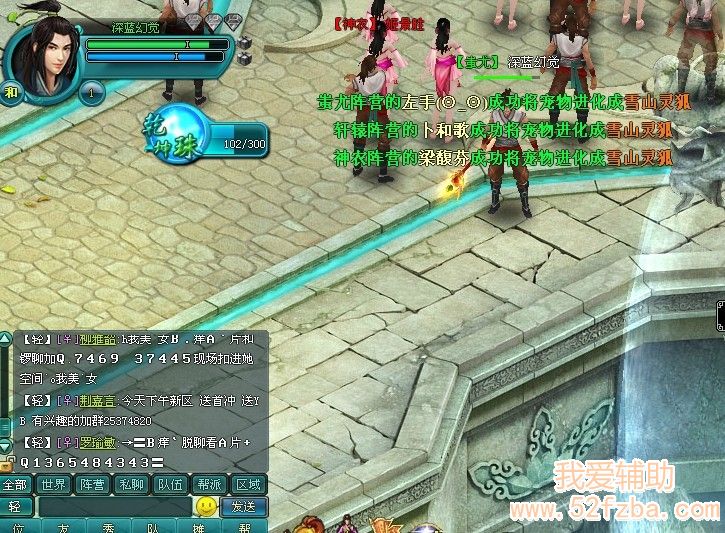
Task: Switch to the 帮派 guild chat tab
Action: [209, 484]
